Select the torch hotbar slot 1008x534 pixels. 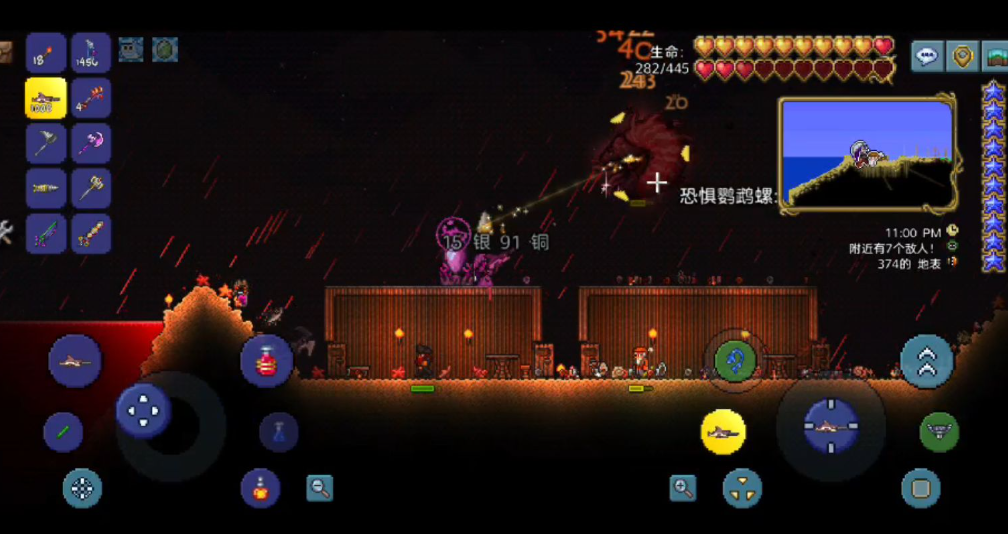[x=46, y=53]
